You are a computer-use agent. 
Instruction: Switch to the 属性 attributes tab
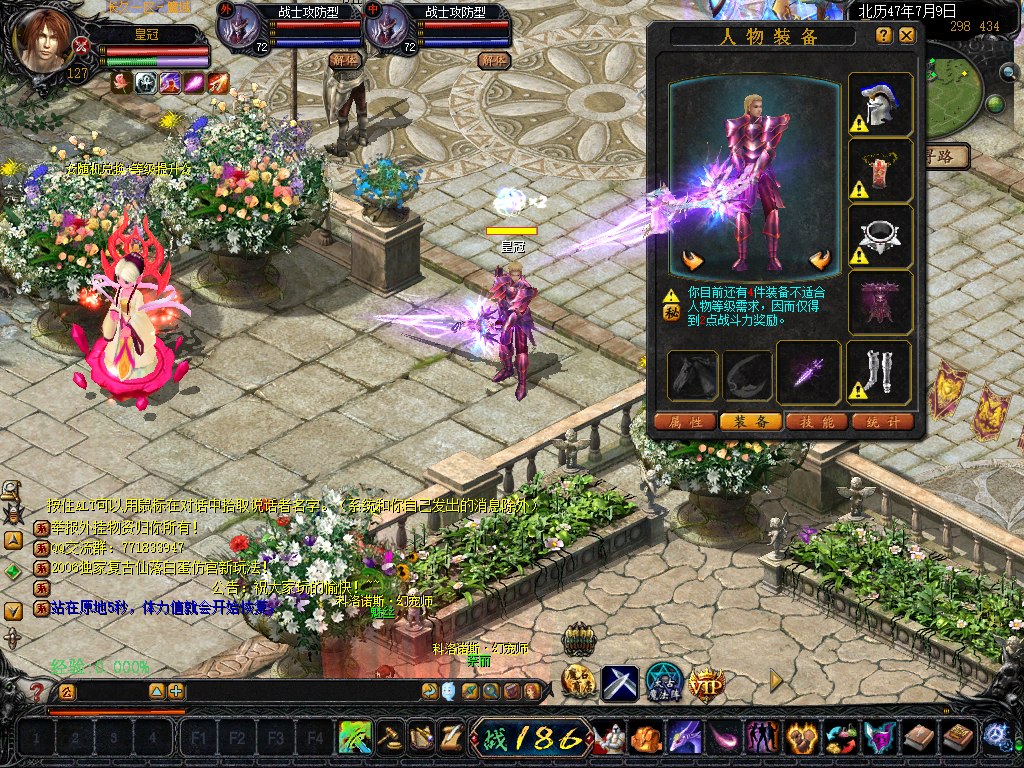(x=686, y=422)
